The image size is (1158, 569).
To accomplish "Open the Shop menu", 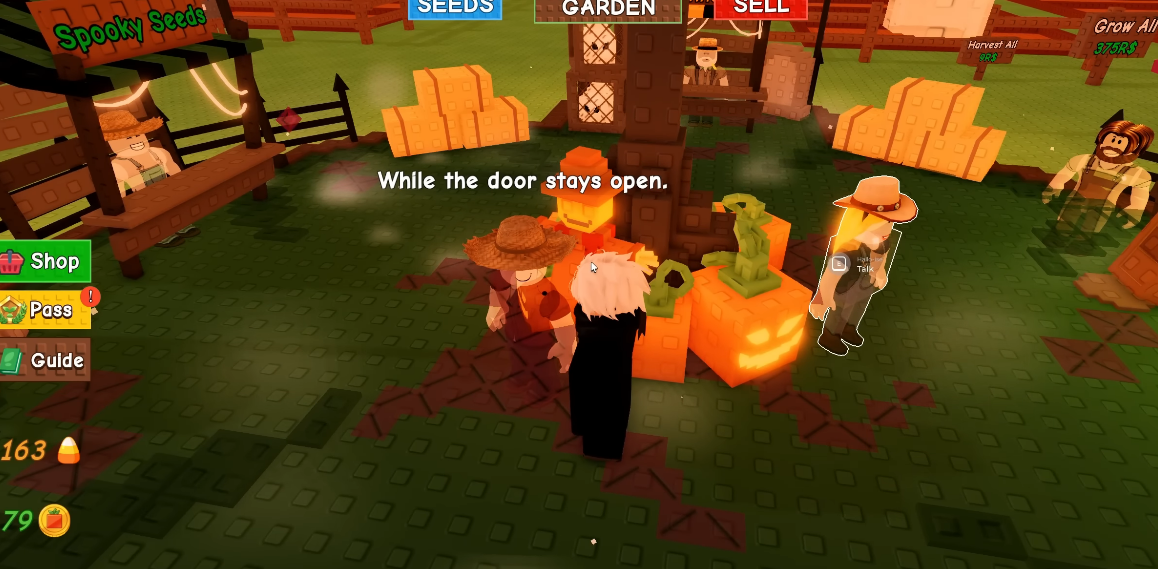I will (46, 262).
